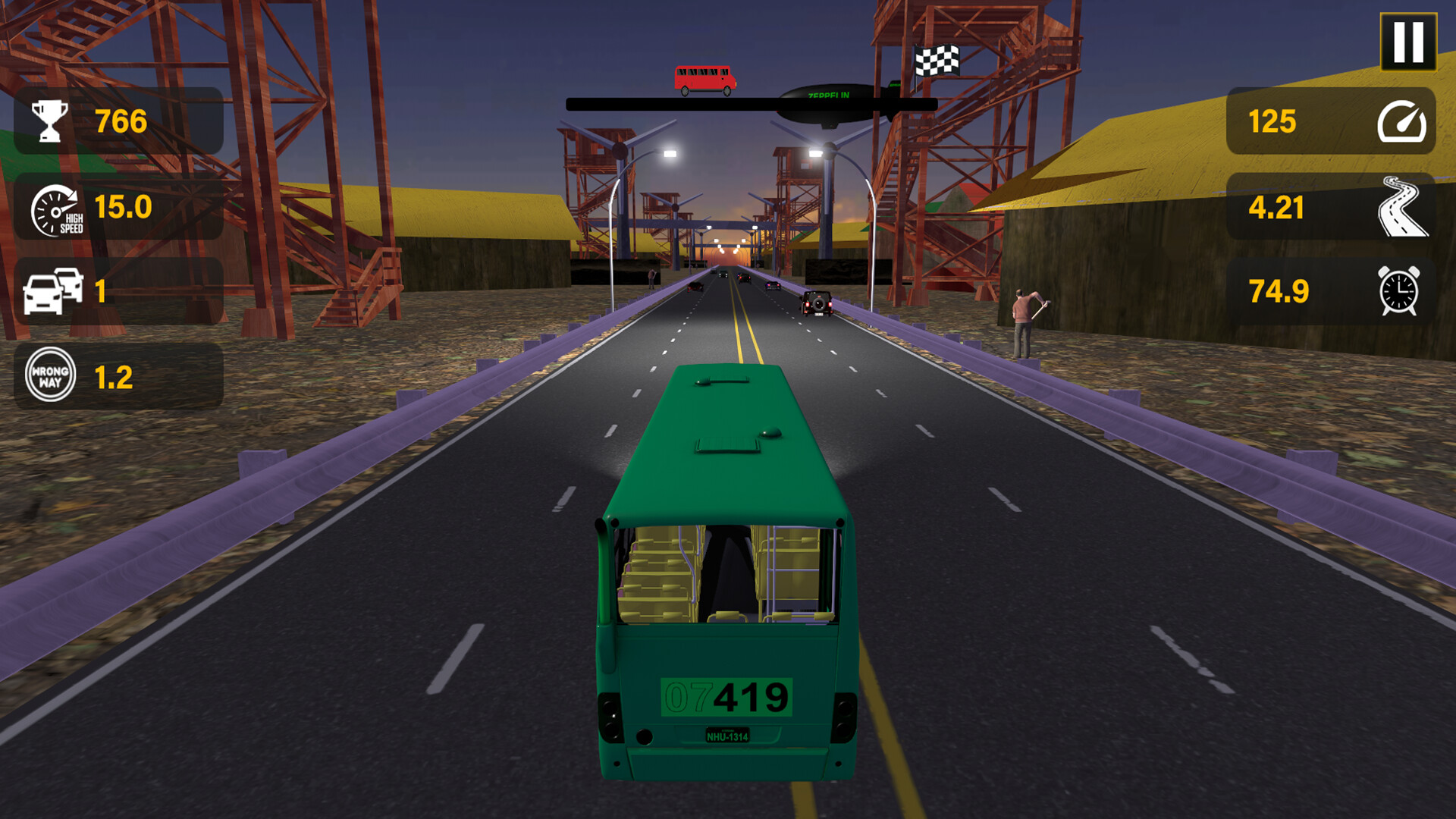Click the winding road distance icon

tap(1401, 206)
